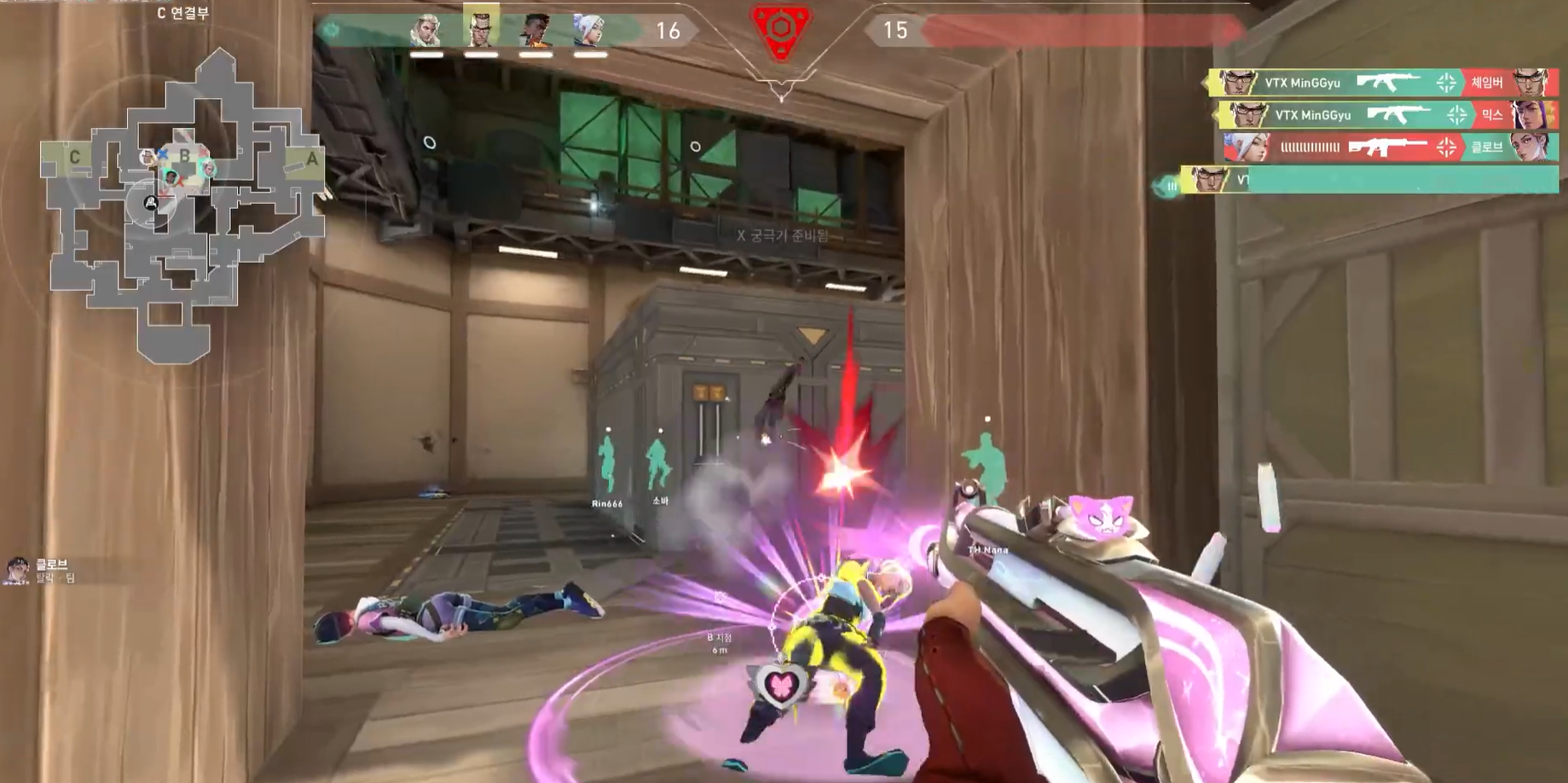Select the Jett portrait in the top bar
This screenshot has height=783, width=1568.
(589, 31)
